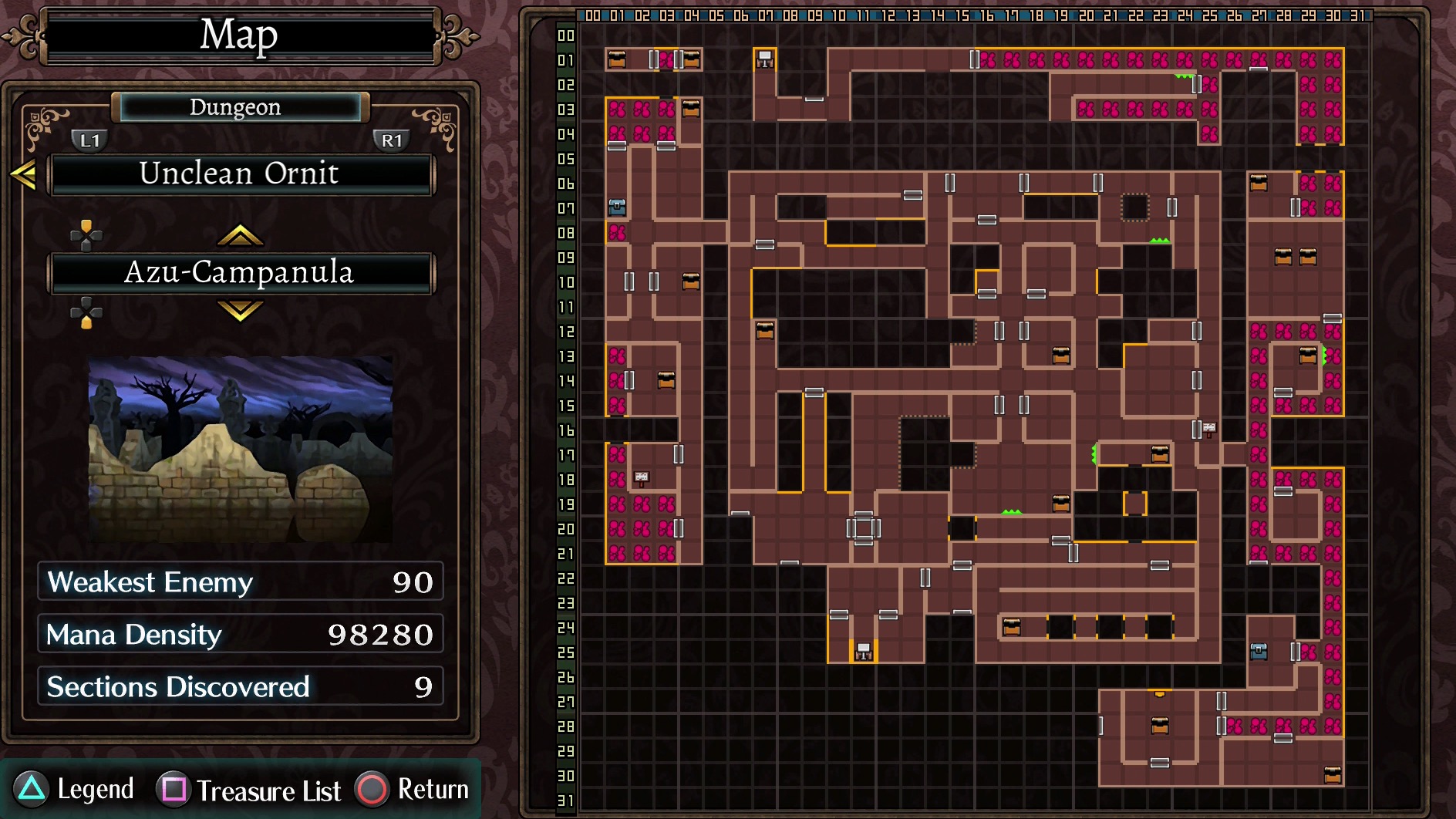The width and height of the screenshot is (1456, 819).
Task: Choose the Unclean Ornit dungeon entry
Action: [x=241, y=174]
